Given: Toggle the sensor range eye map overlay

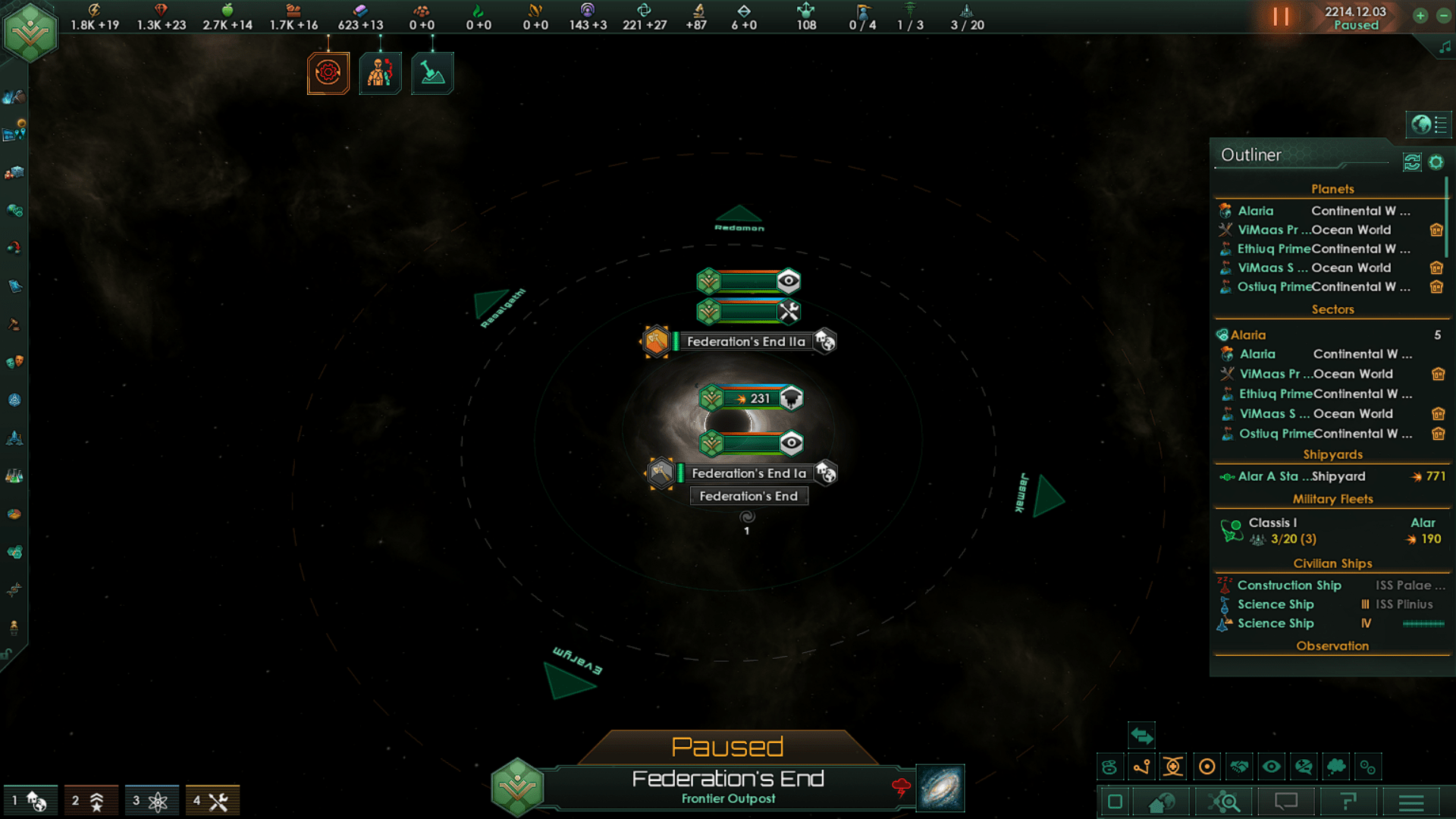Looking at the screenshot, I should 1272,767.
